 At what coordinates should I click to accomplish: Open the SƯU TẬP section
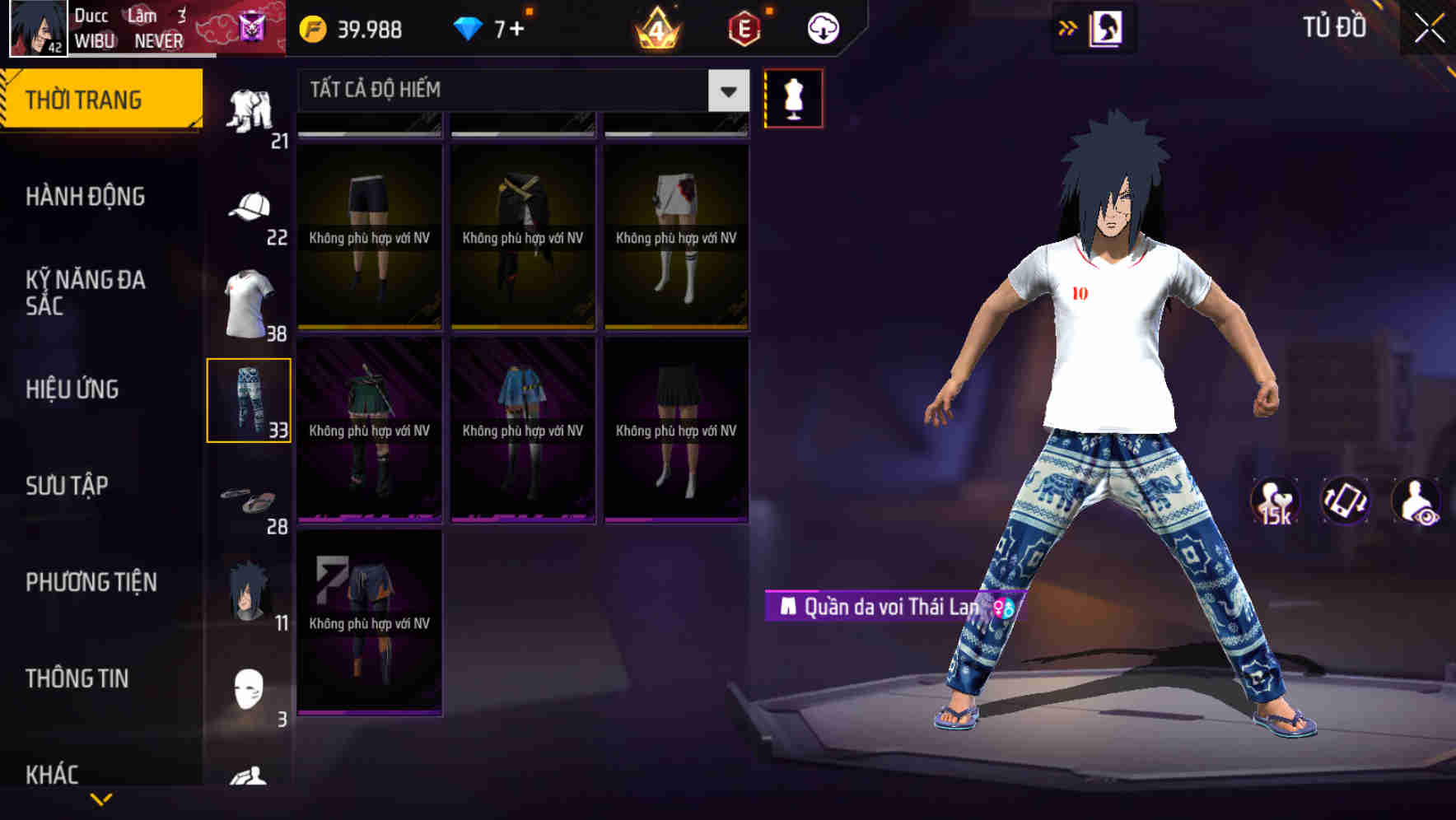click(x=68, y=487)
